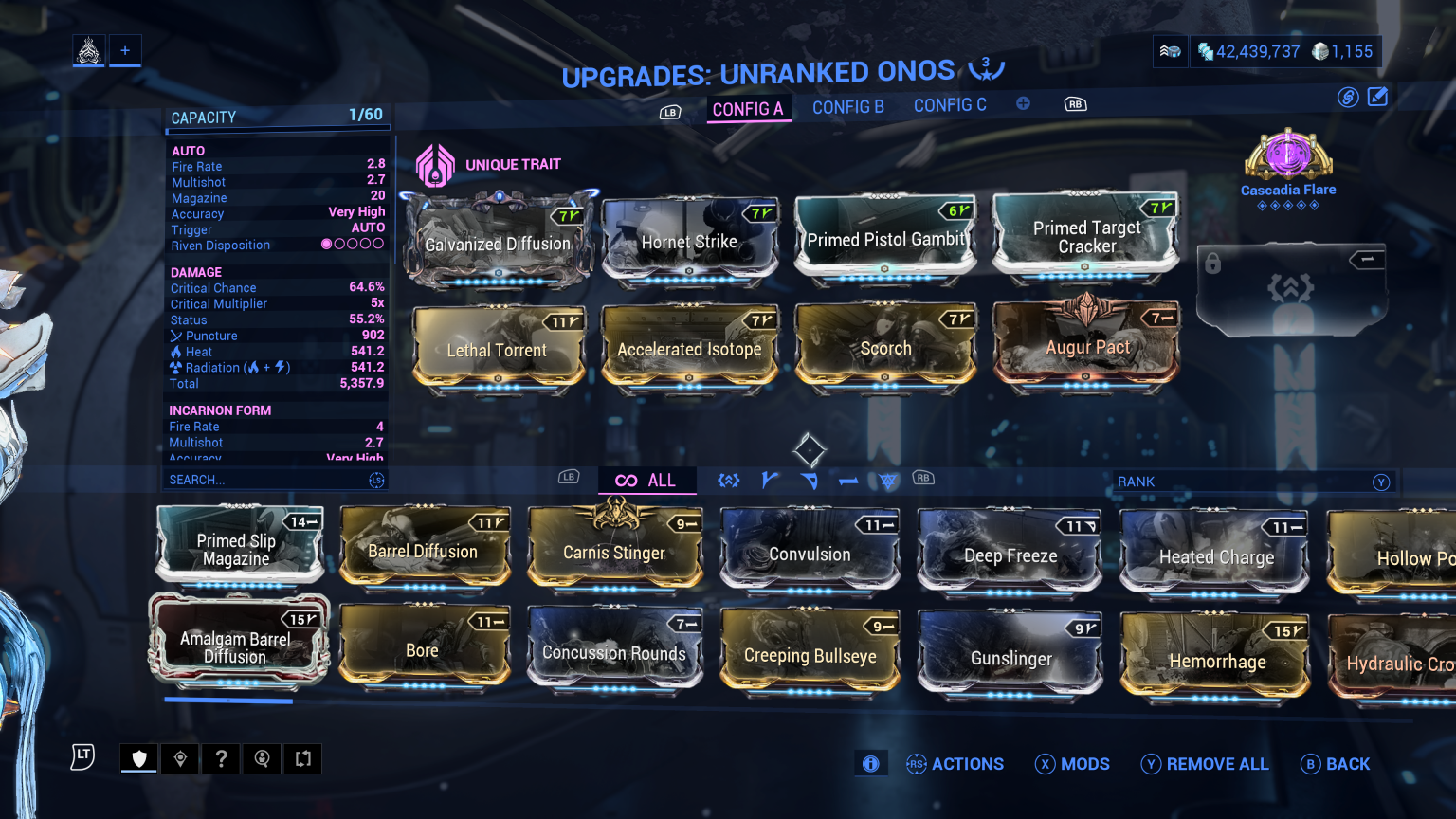Select the Unique Trait icon next to Cascadia Flare
The width and height of the screenshot is (1456, 819).
point(435,163)
